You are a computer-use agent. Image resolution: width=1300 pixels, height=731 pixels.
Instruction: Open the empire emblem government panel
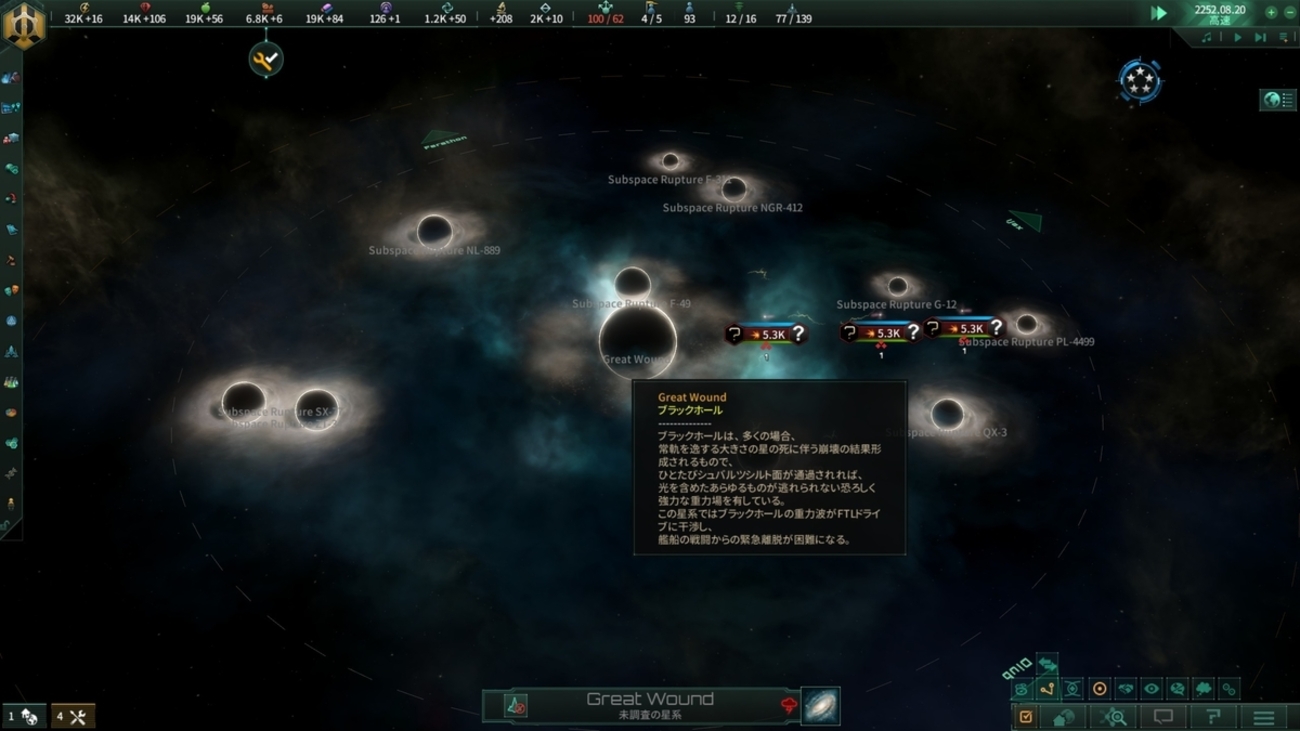pyautogui.click(x=23, y=24)
